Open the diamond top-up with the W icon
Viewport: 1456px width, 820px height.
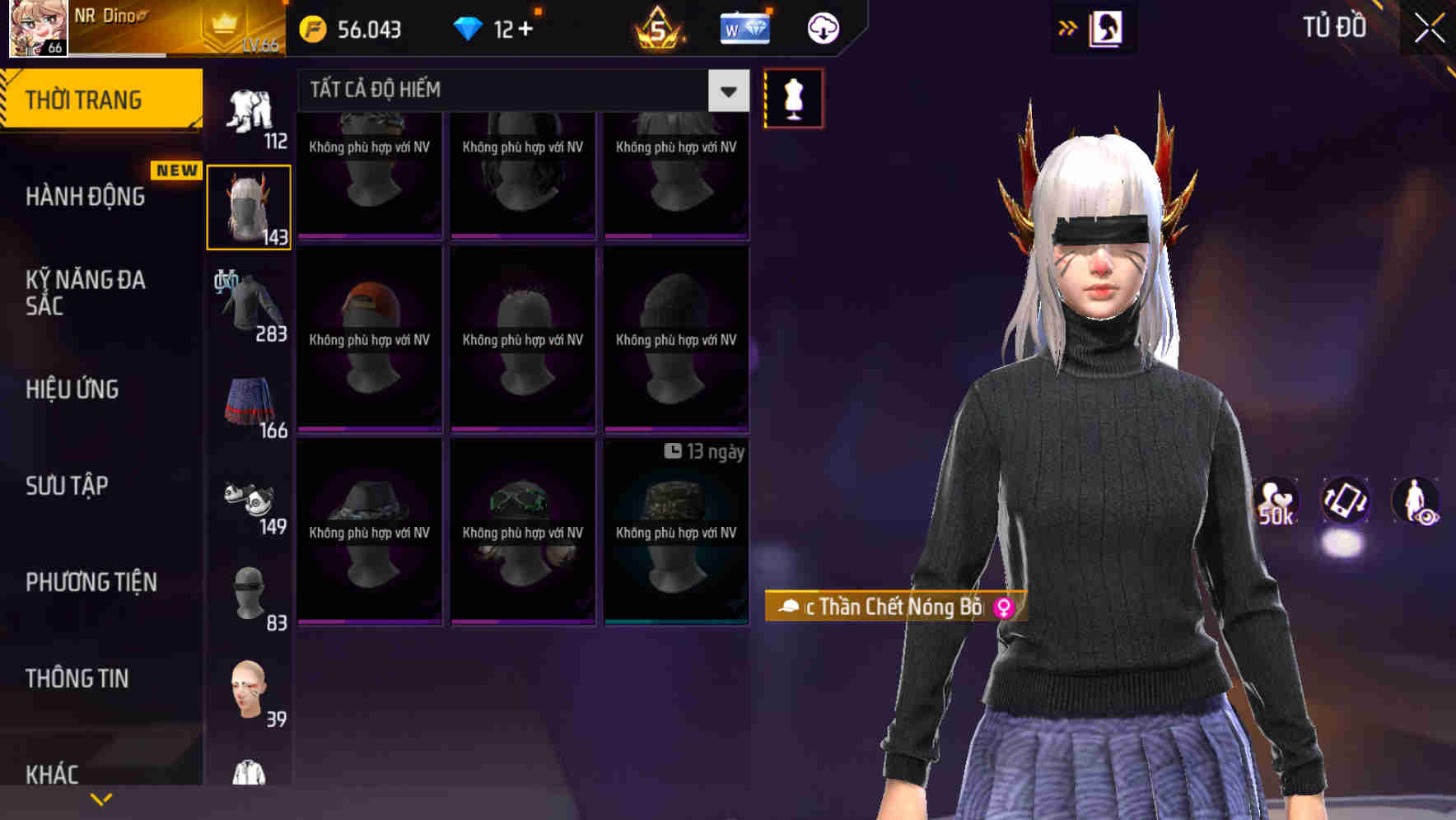744,28
